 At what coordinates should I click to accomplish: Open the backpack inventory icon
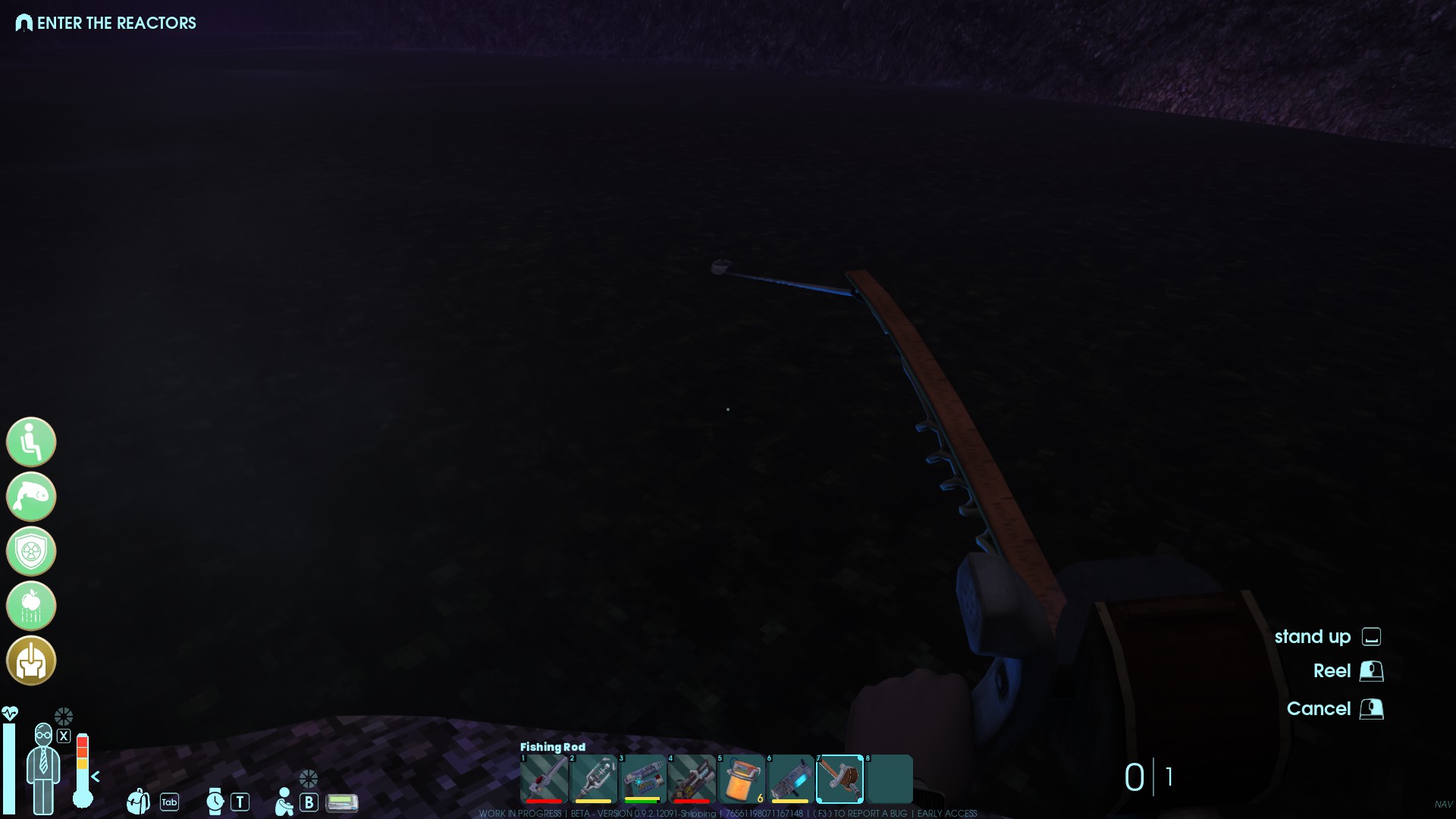pos(138,801)
